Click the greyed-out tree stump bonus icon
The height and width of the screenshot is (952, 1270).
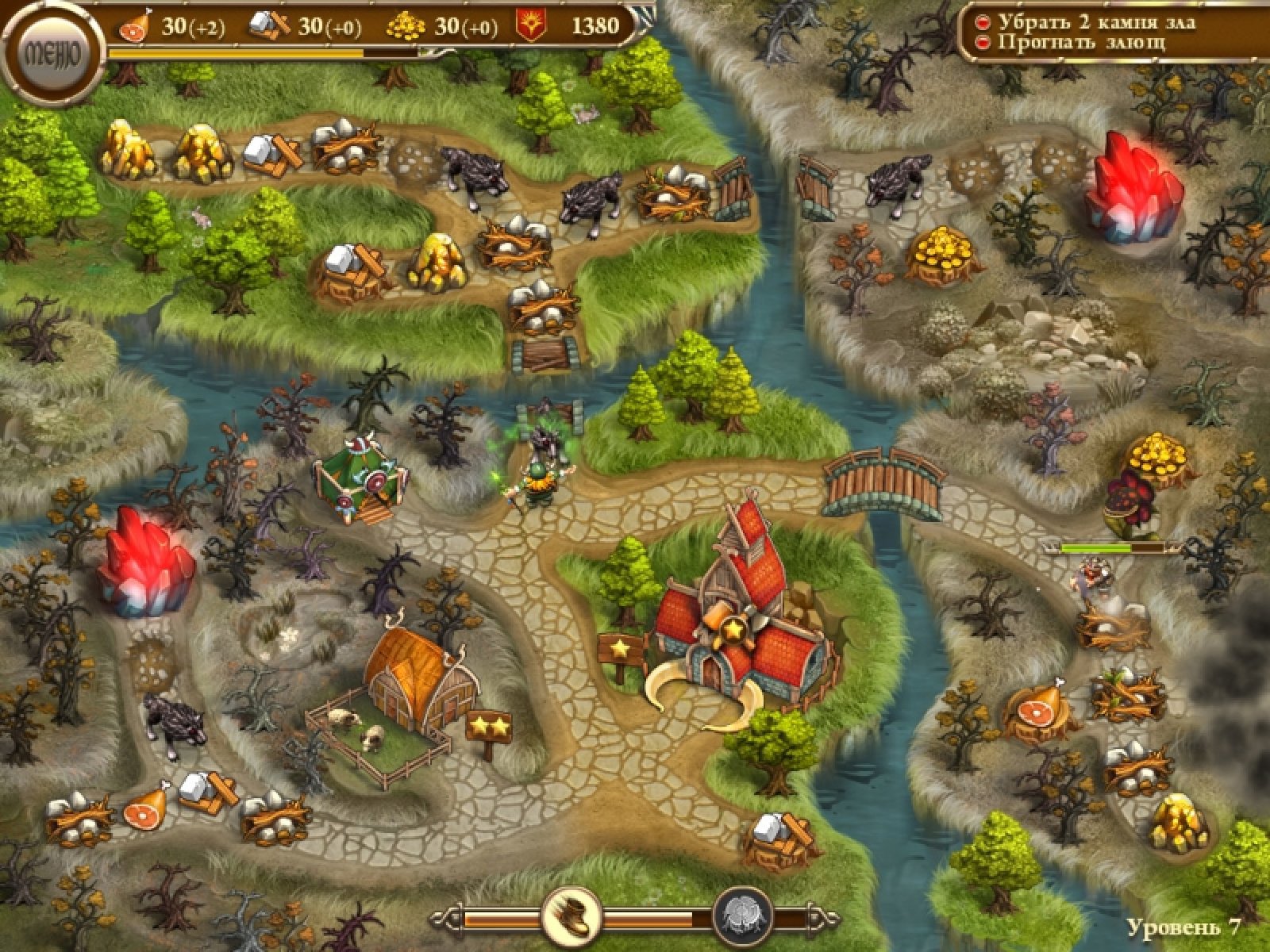pos(744,918)
